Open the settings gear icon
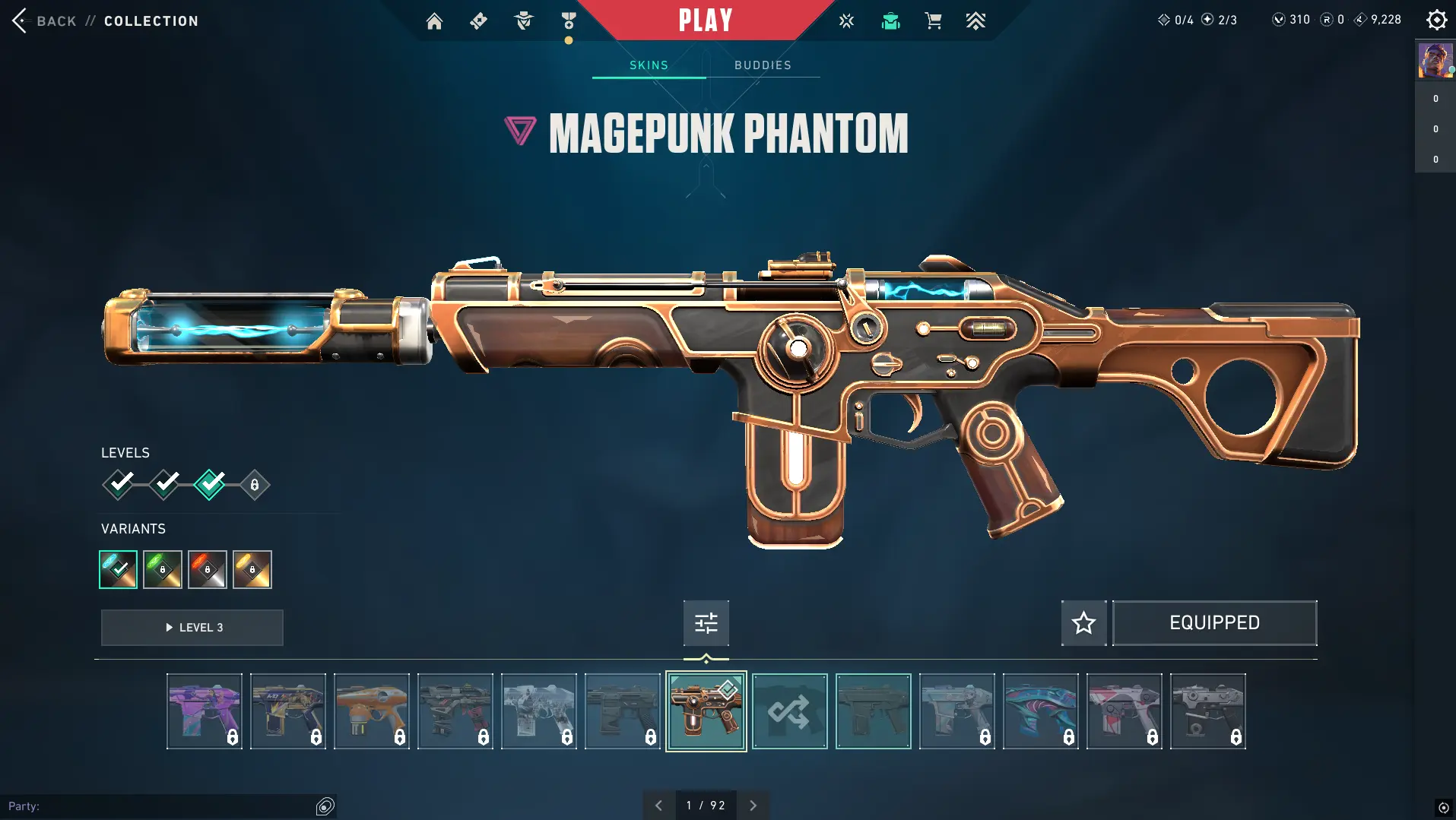Screen dimensions: 1456x820 click(1436, 20)
